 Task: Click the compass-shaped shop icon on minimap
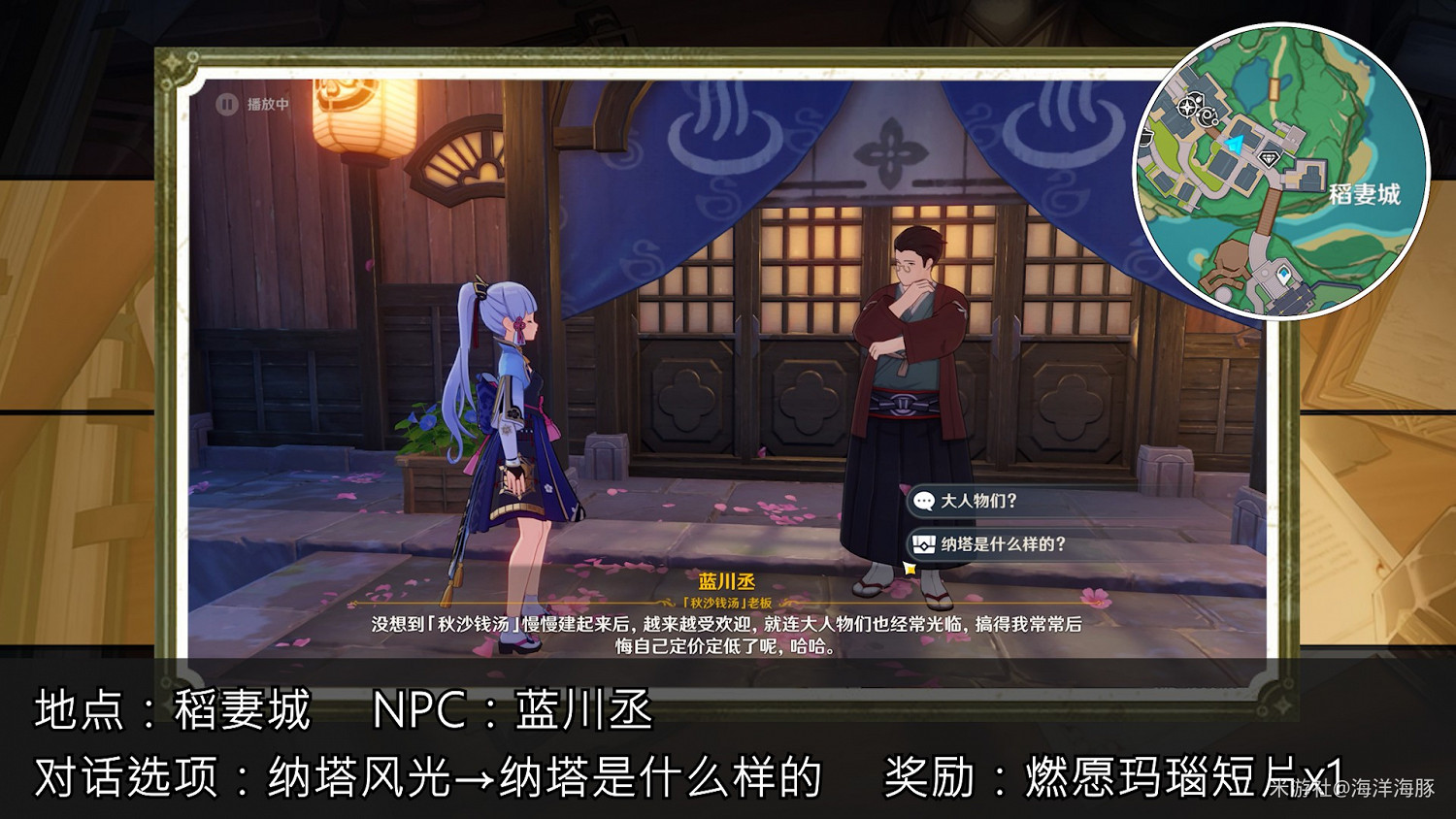(x=1186, y=107)
